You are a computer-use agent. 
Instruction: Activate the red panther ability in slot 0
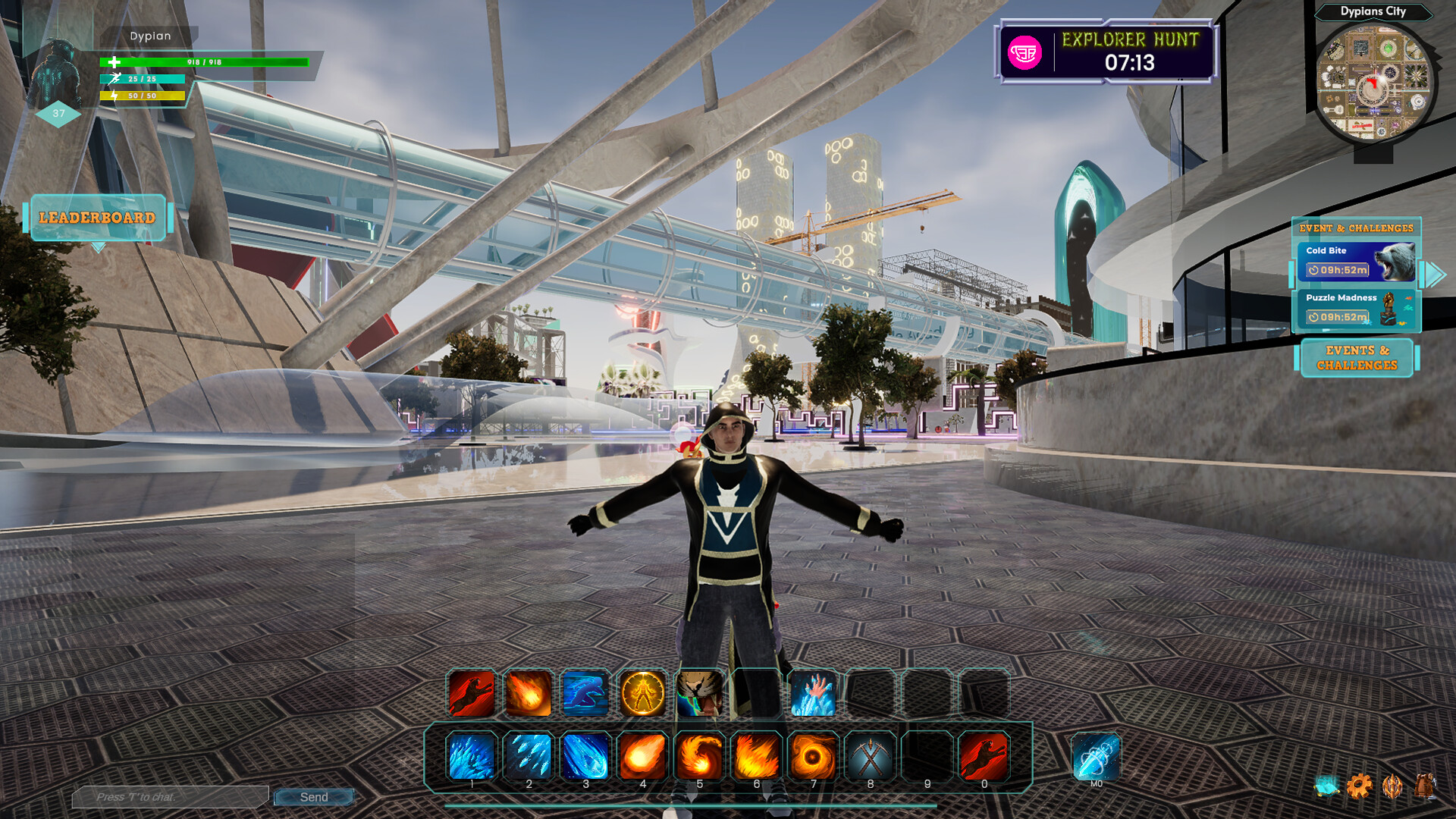(984, 756)
